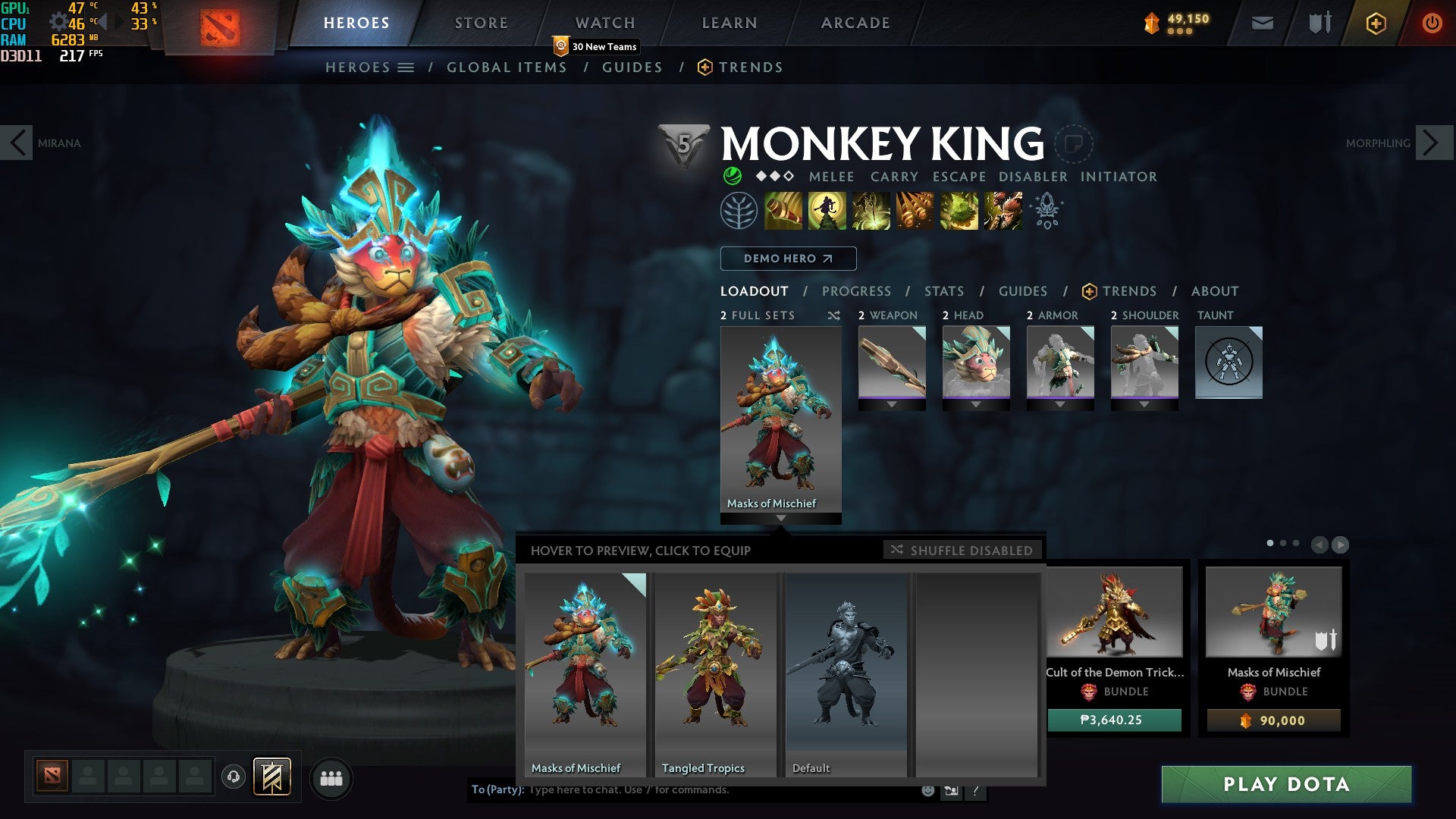Open the mail envelope icon in top bar
This screenshot has height=819, width=1456.
[x=1261, y=23]
